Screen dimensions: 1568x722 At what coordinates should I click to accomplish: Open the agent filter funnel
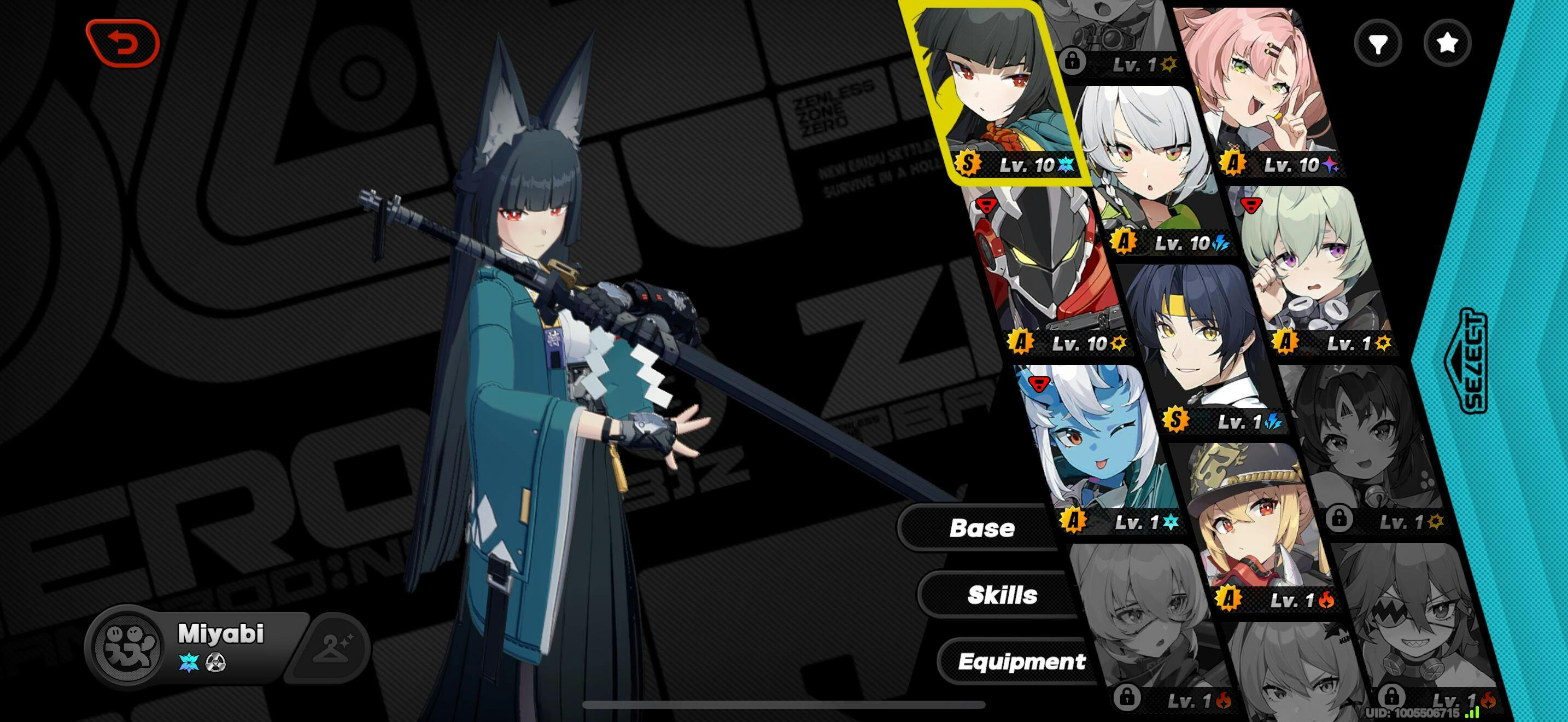point(1378,43)
